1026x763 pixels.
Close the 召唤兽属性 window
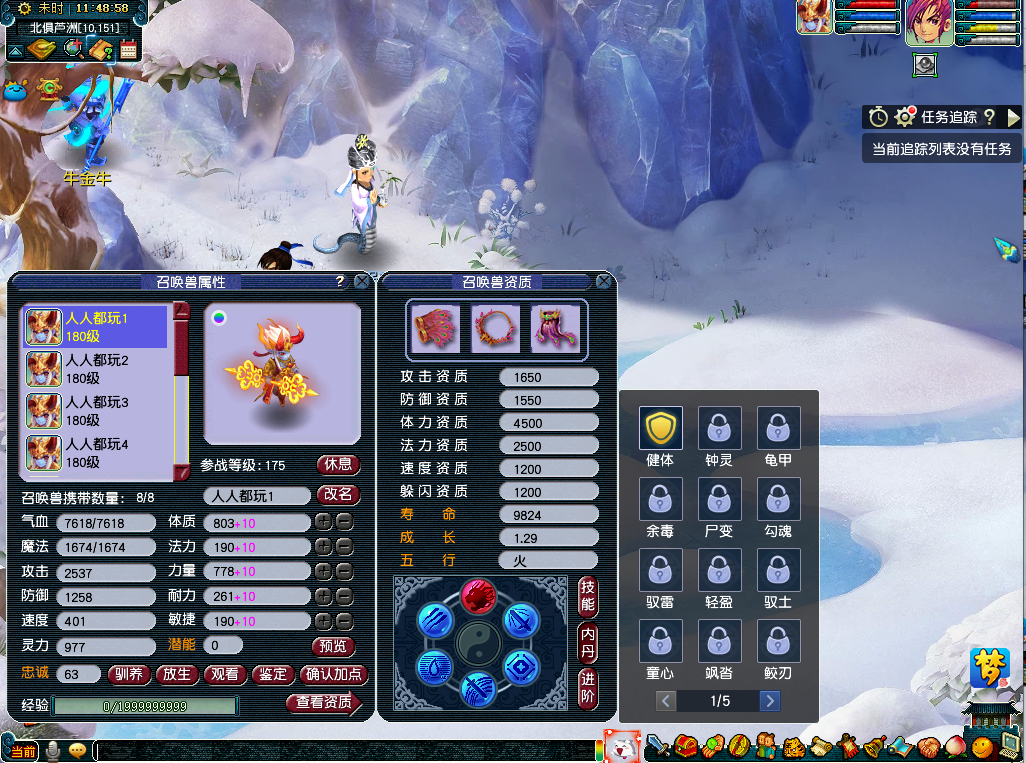coord(362,282)
